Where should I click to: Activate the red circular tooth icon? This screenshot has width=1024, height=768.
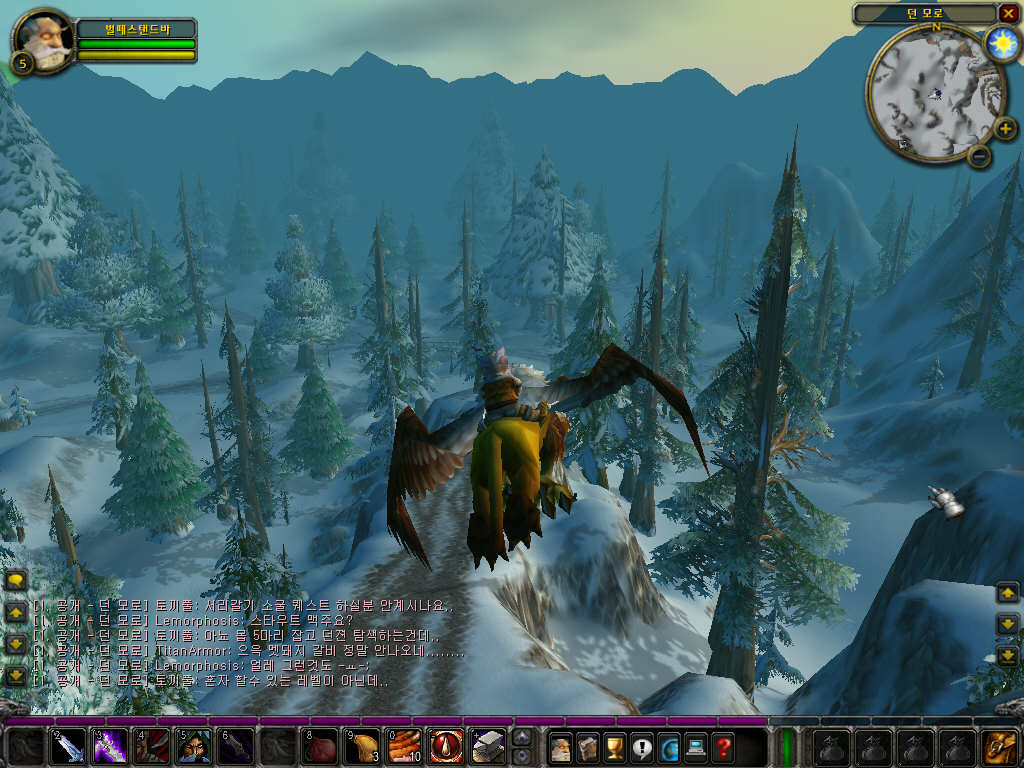(446, 747)
